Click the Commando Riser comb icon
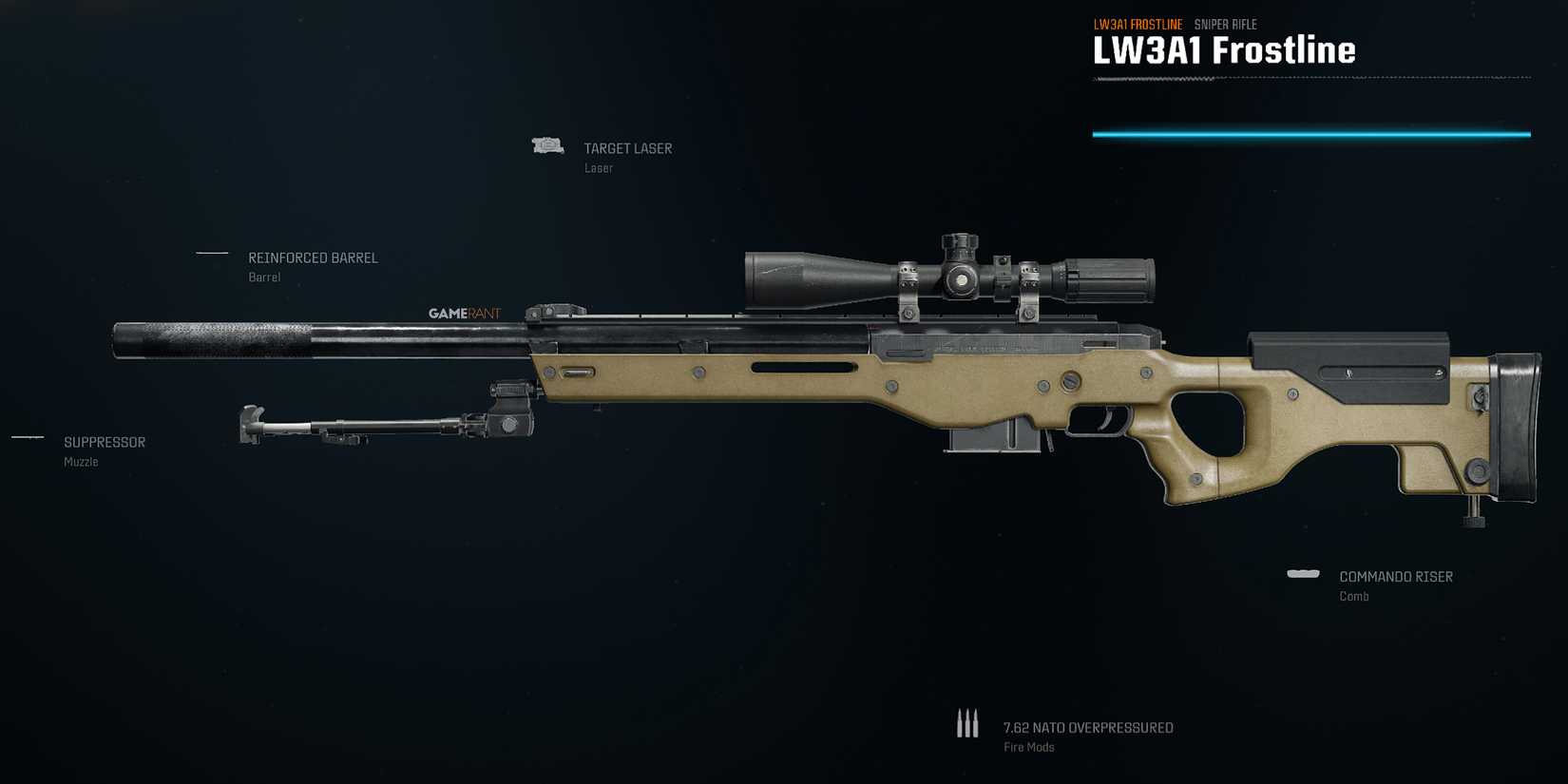1568x784 pixels. pyautogui.click(x=1302, y=574)
